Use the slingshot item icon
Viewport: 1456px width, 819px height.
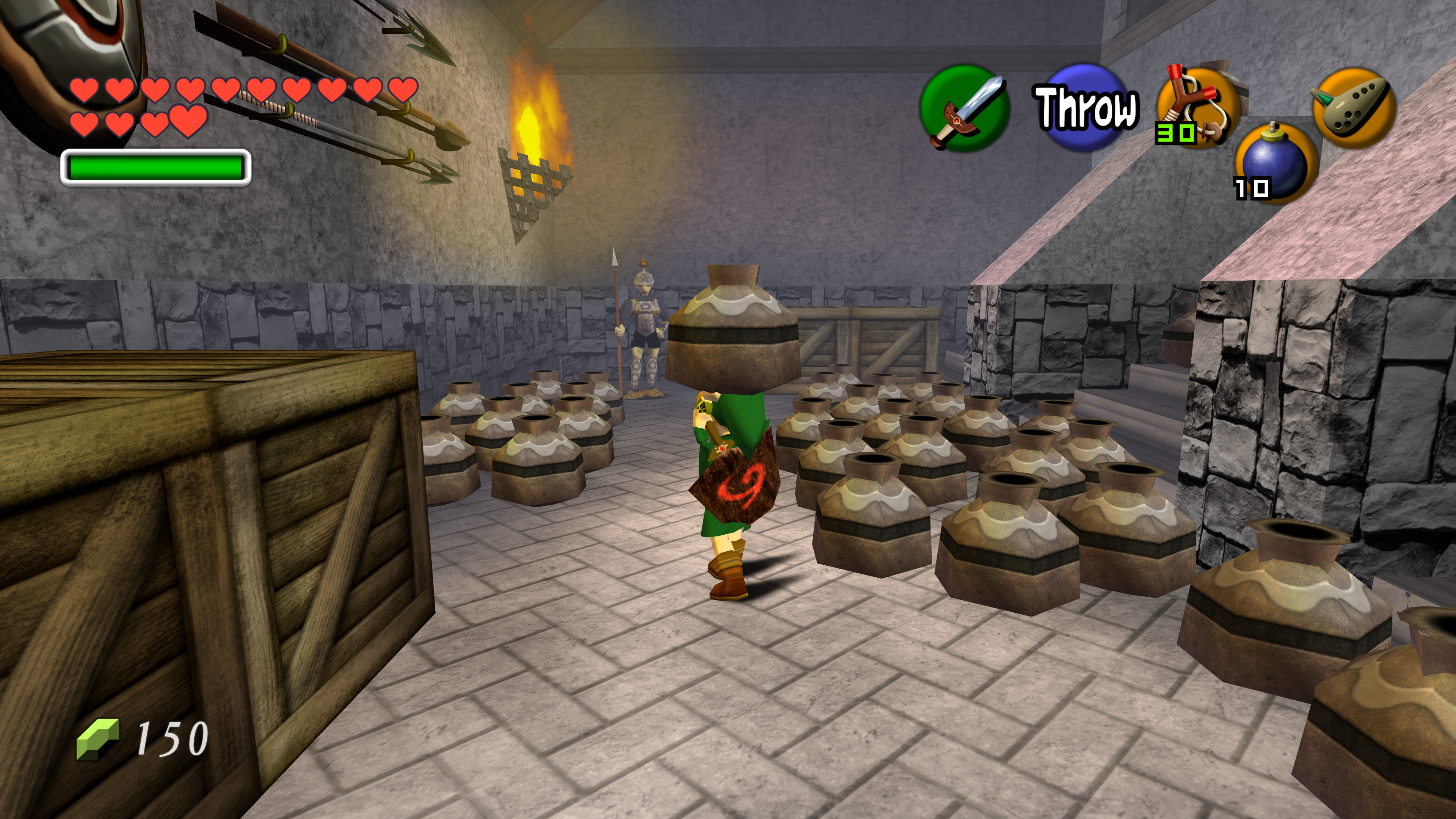1197,107
